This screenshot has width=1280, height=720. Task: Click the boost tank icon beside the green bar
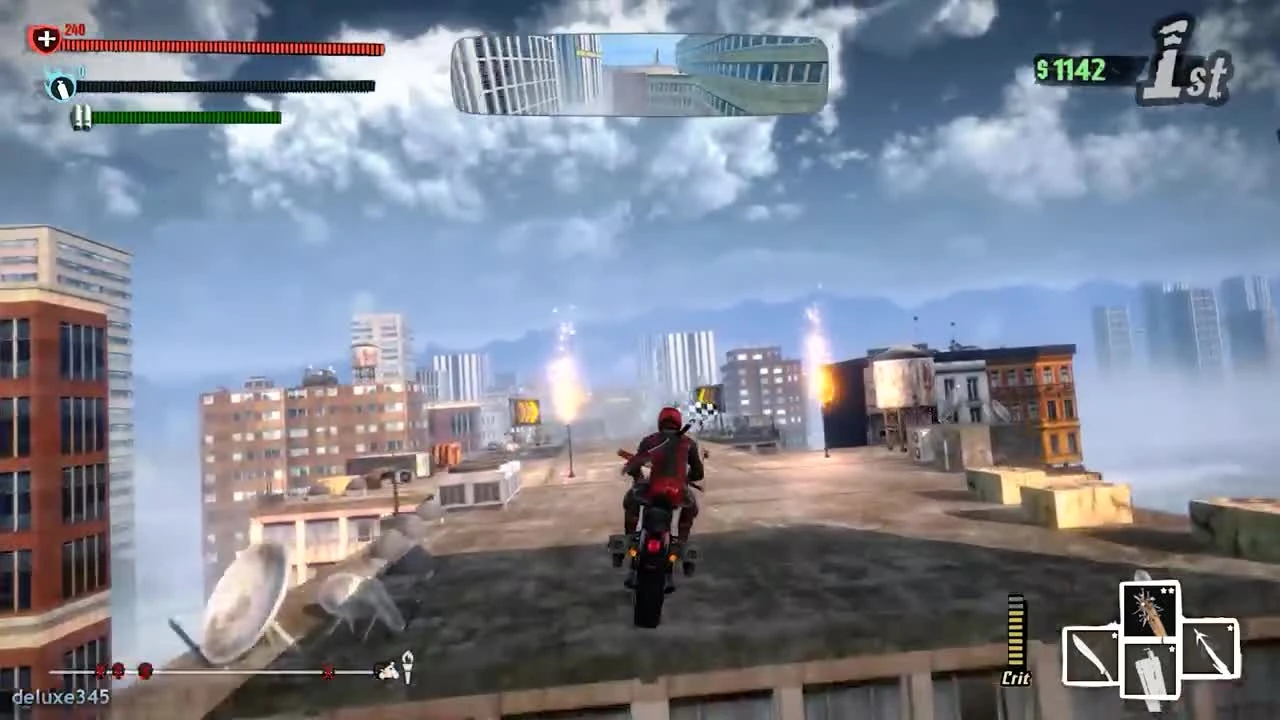(83, 119)
